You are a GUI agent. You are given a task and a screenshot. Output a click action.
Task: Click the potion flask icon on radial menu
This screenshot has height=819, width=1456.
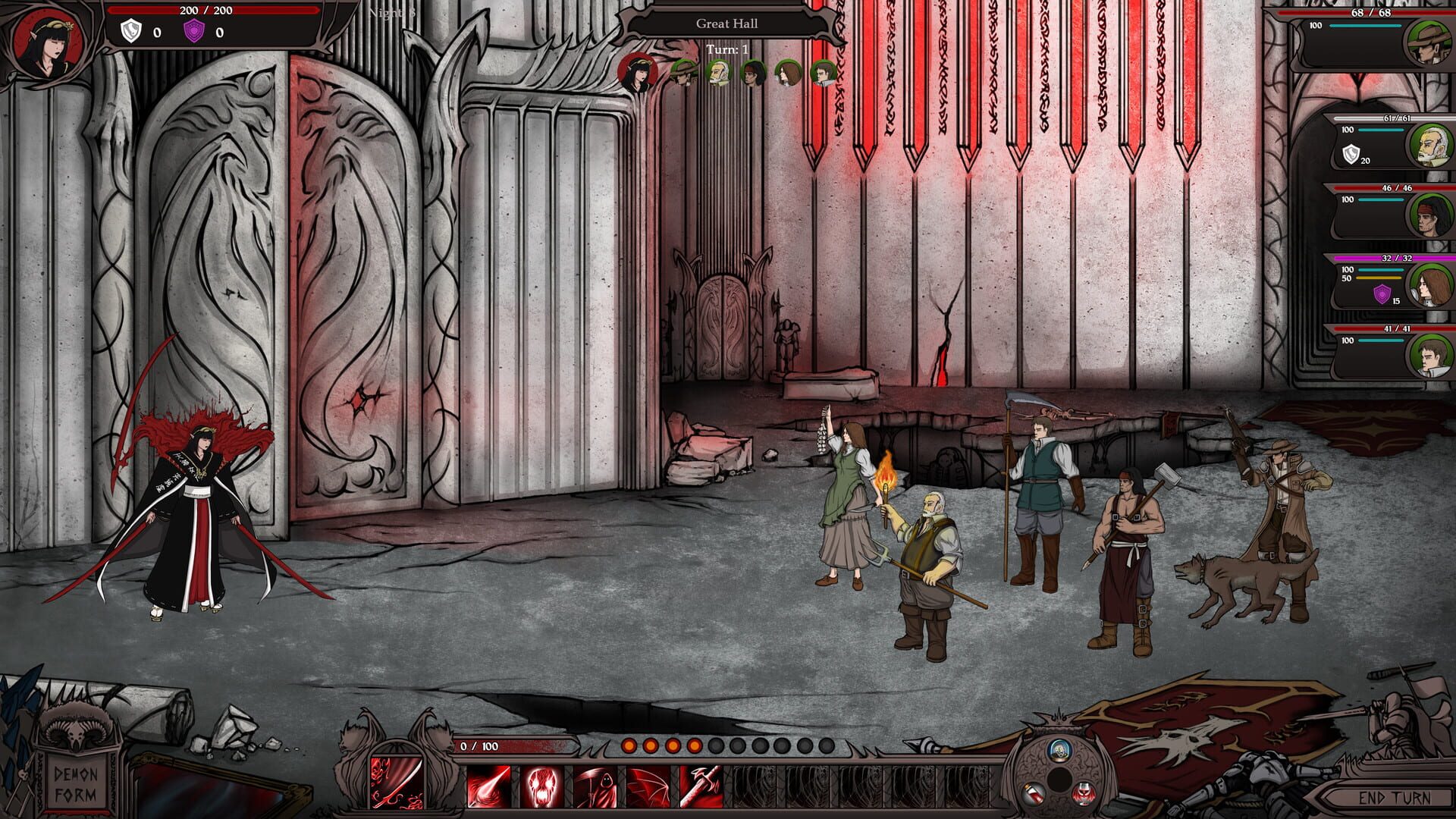click(1032, 793)
